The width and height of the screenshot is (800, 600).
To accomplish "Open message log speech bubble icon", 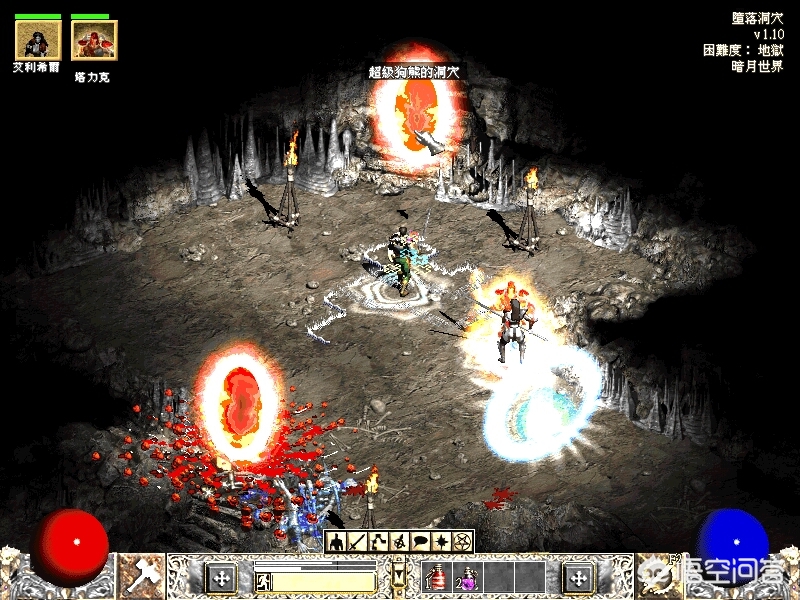I will [x=421, y=542].
